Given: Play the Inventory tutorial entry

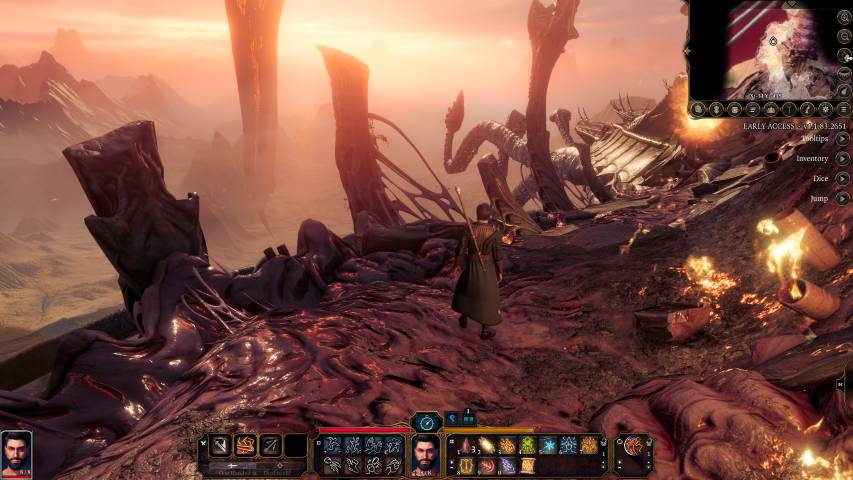Looking at the screenshot, I should click(843, 158).
